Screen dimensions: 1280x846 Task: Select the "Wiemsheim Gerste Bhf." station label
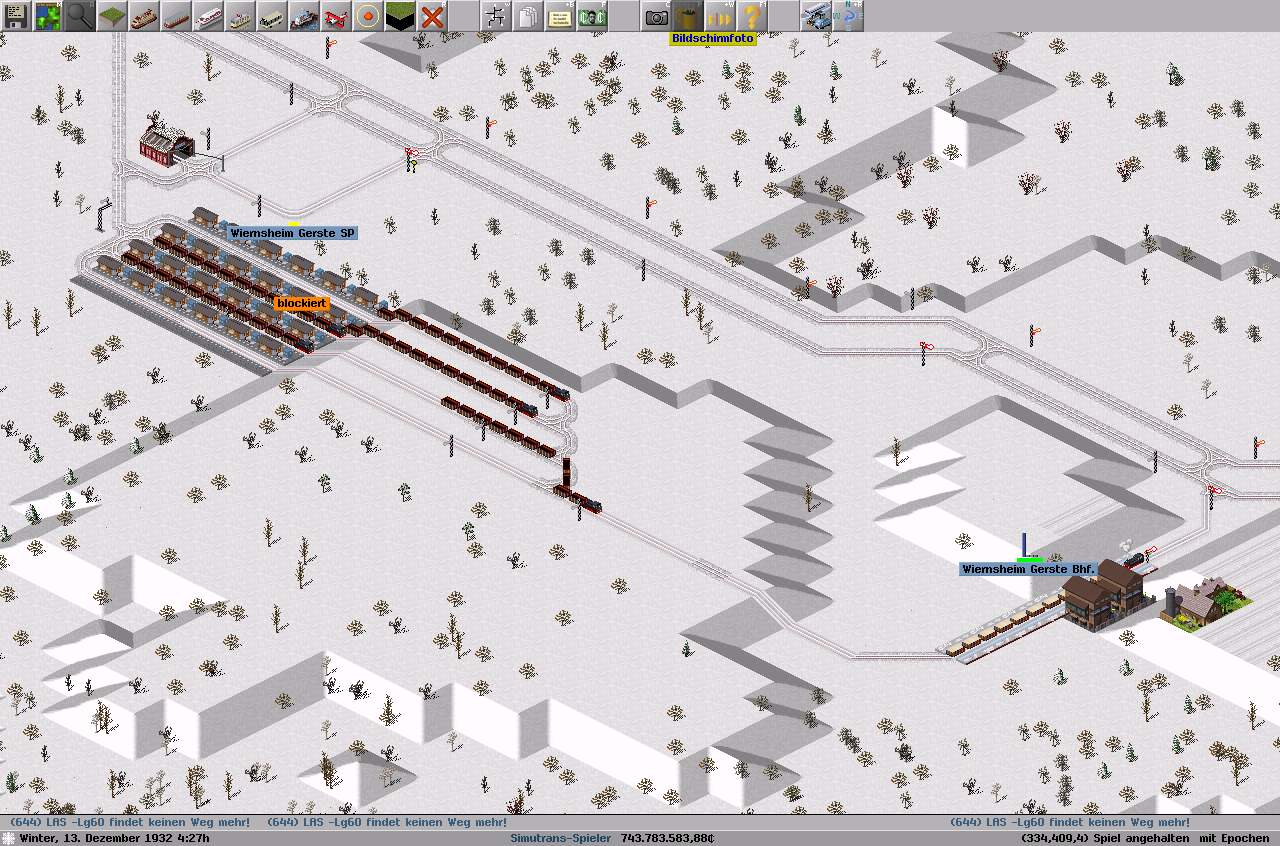tap(1028, 569)
